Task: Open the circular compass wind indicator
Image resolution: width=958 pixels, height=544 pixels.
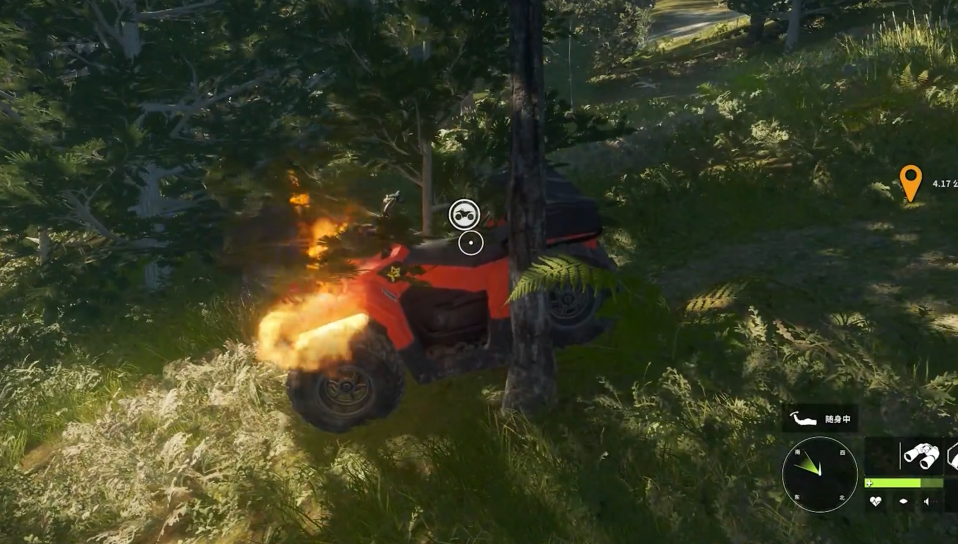Action: tap(820, 474)
